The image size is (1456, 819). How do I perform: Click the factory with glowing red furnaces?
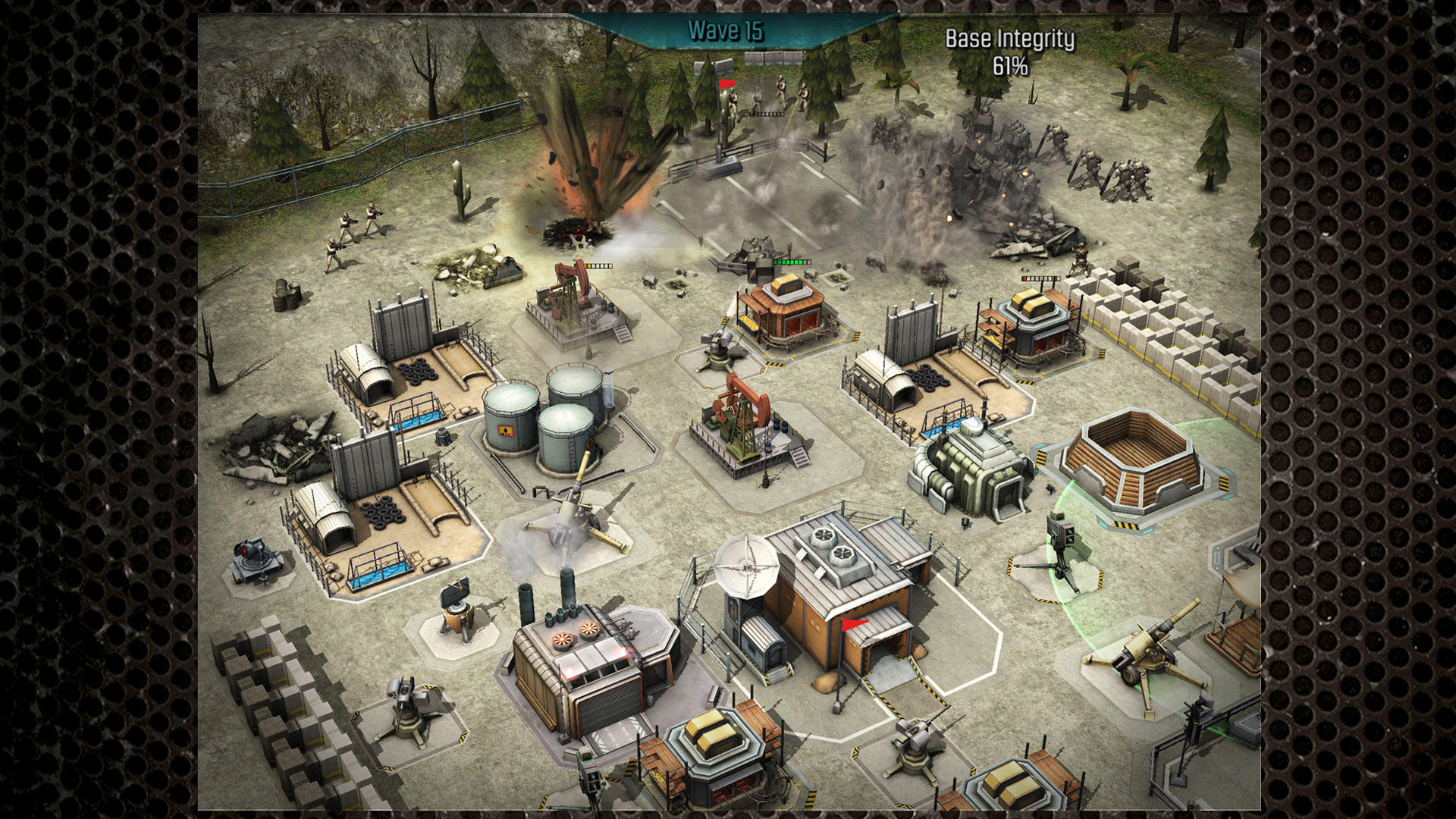pos(588,660)
